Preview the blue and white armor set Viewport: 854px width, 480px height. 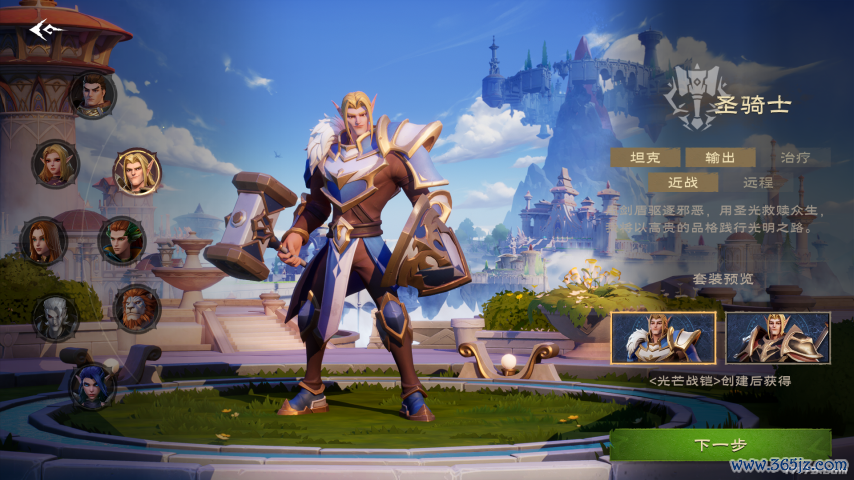tap(663, 338)
